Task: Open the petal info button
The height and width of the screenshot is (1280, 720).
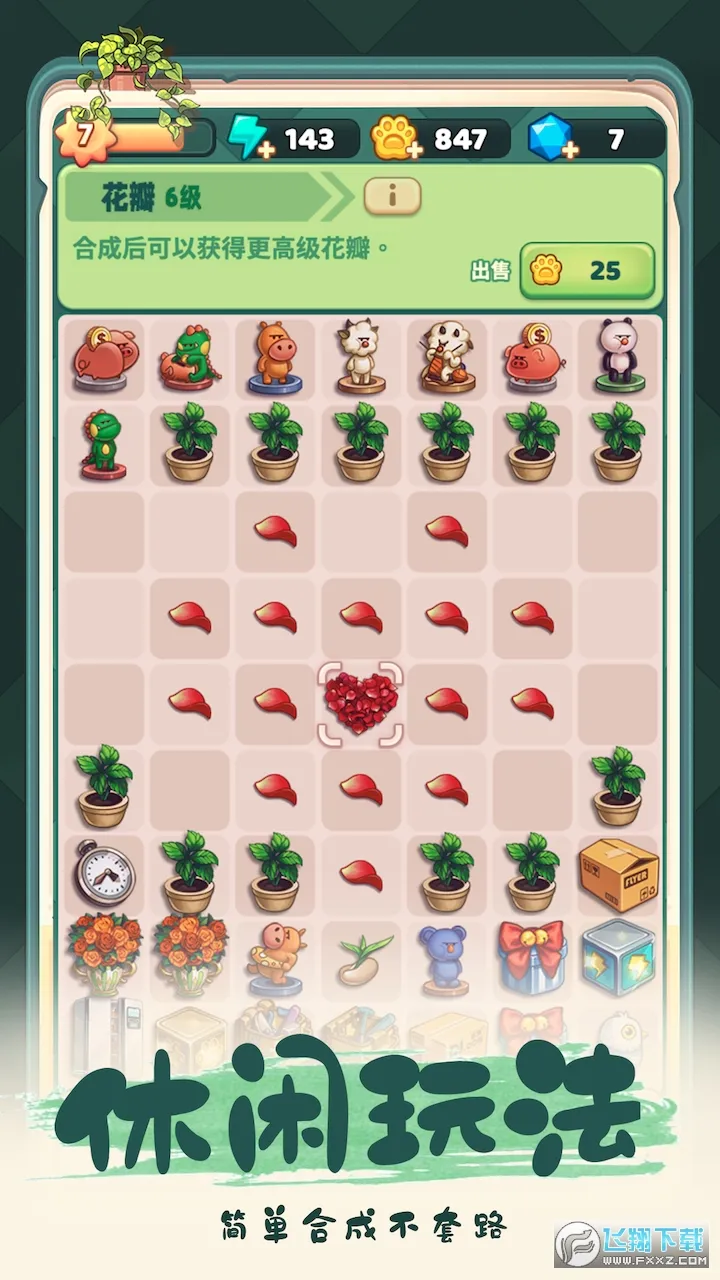Action: (391, 197)
